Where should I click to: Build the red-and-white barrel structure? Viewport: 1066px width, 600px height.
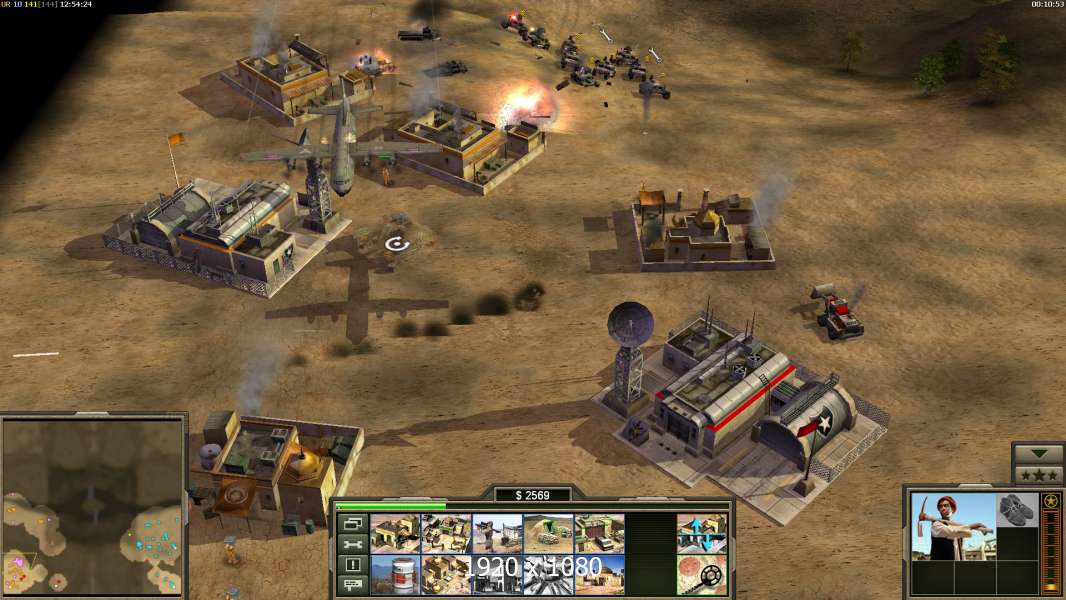(395, 574)
